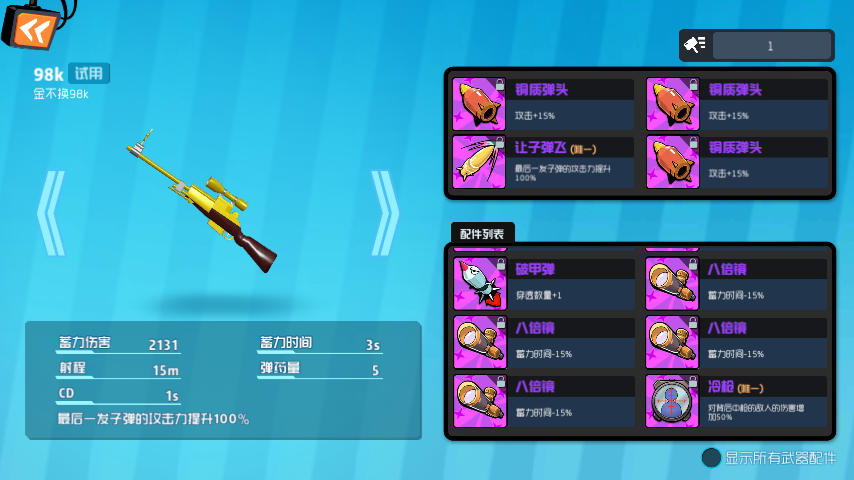
Task: Show the next weapon with right arrow
Action: pos(384,212)
